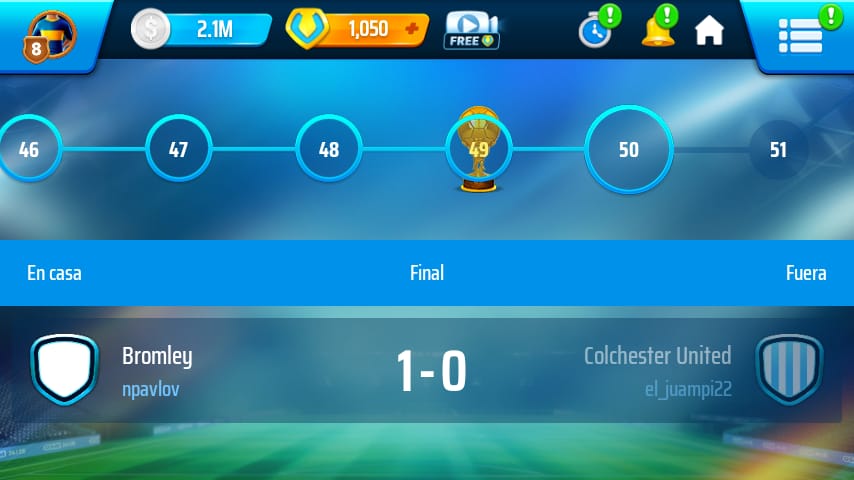This screenshot has height=480, width=854.
Task: View manager el_juampi22's profile
Action: pos(688,389)
